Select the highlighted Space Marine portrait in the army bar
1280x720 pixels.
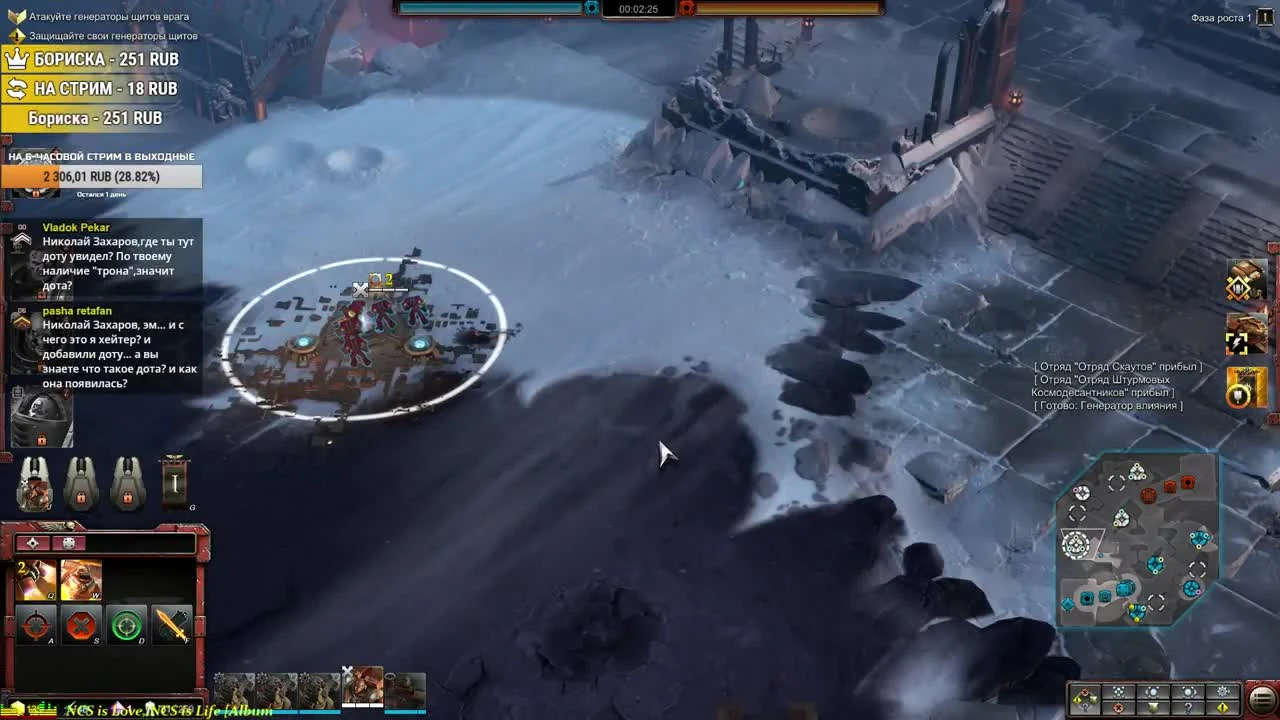[x=363, y=688]
